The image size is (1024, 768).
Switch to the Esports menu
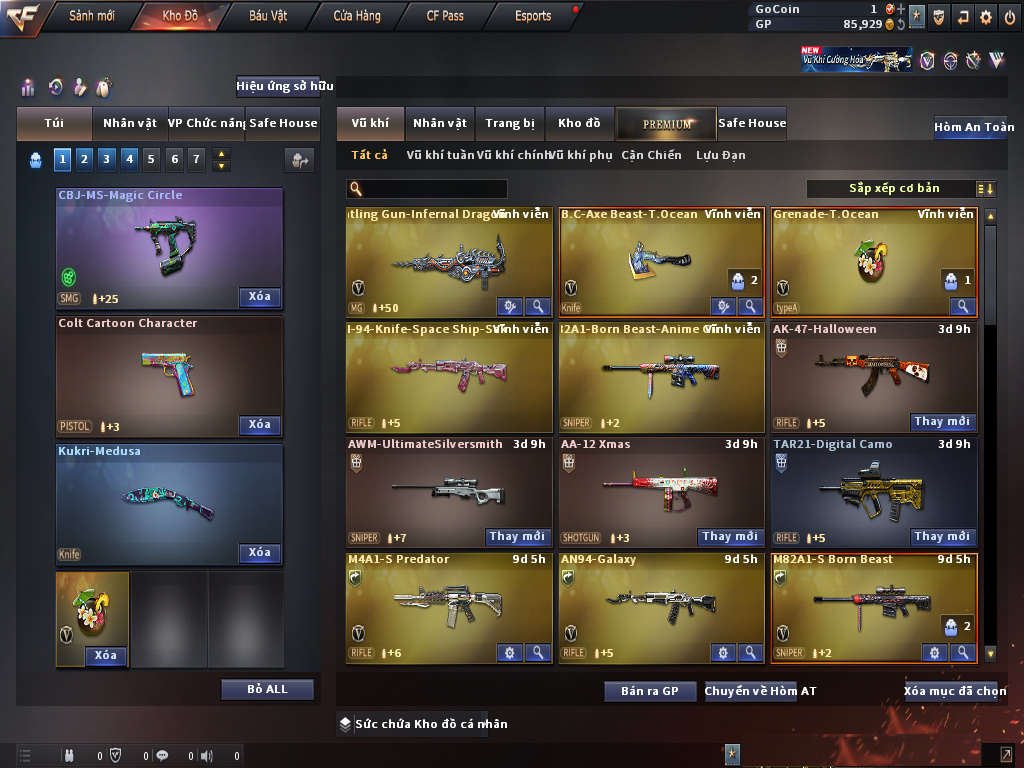533,16
